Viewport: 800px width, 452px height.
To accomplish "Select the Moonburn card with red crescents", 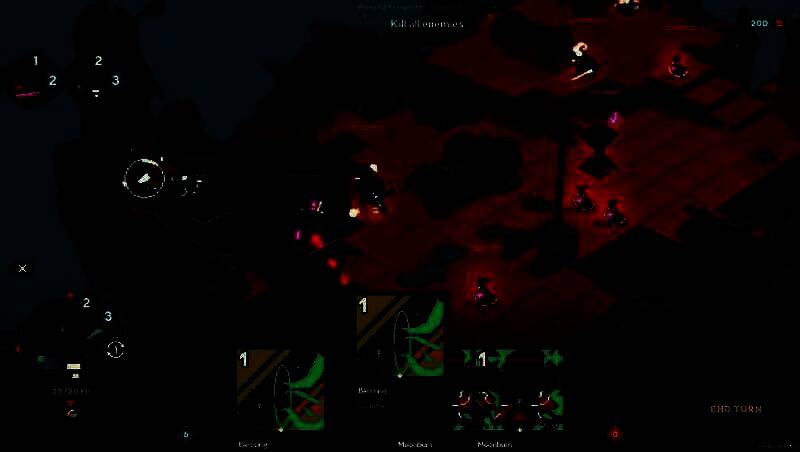I will (x=510, y=391).
